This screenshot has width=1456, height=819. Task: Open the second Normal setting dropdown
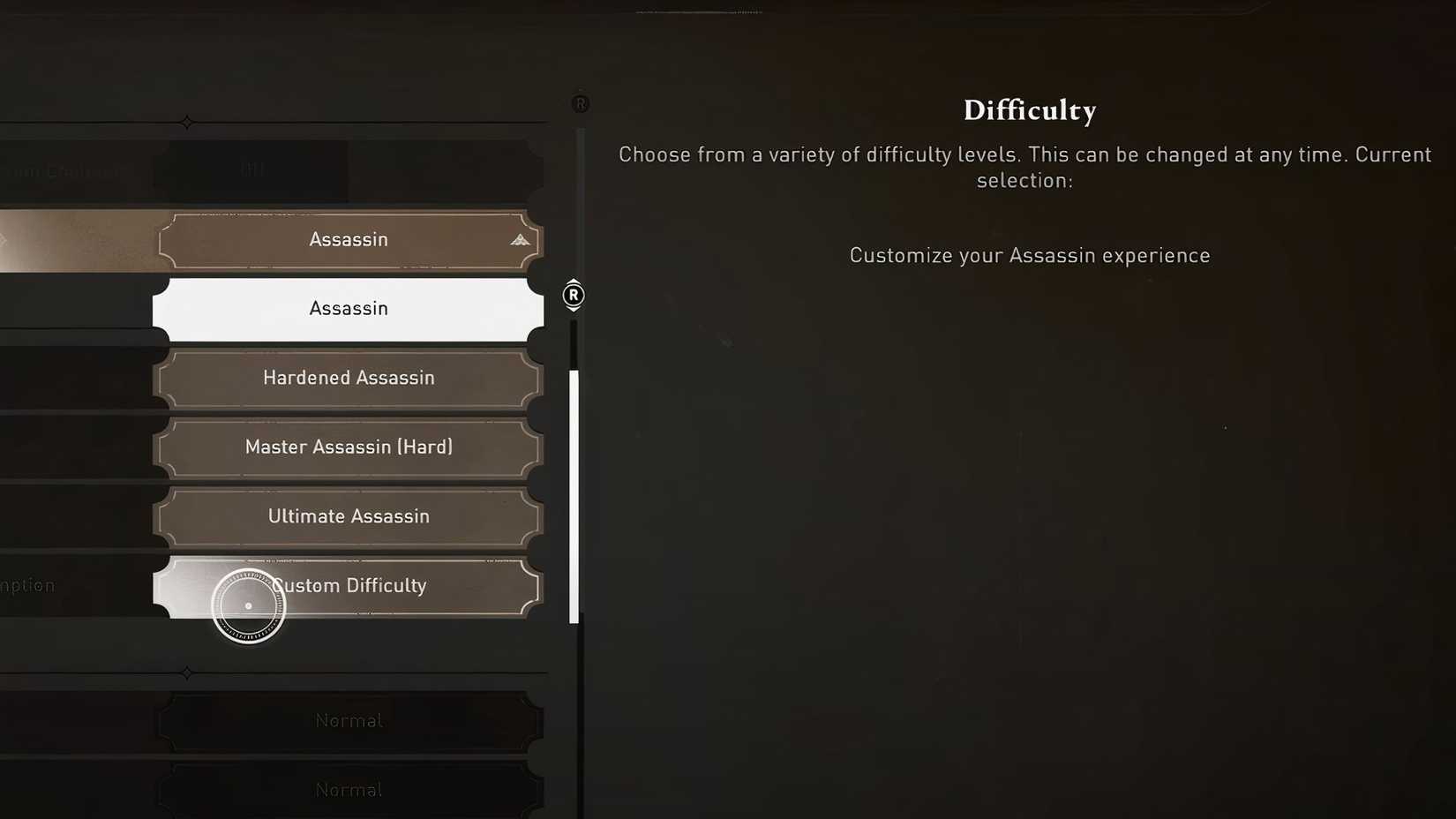[349, 789]
